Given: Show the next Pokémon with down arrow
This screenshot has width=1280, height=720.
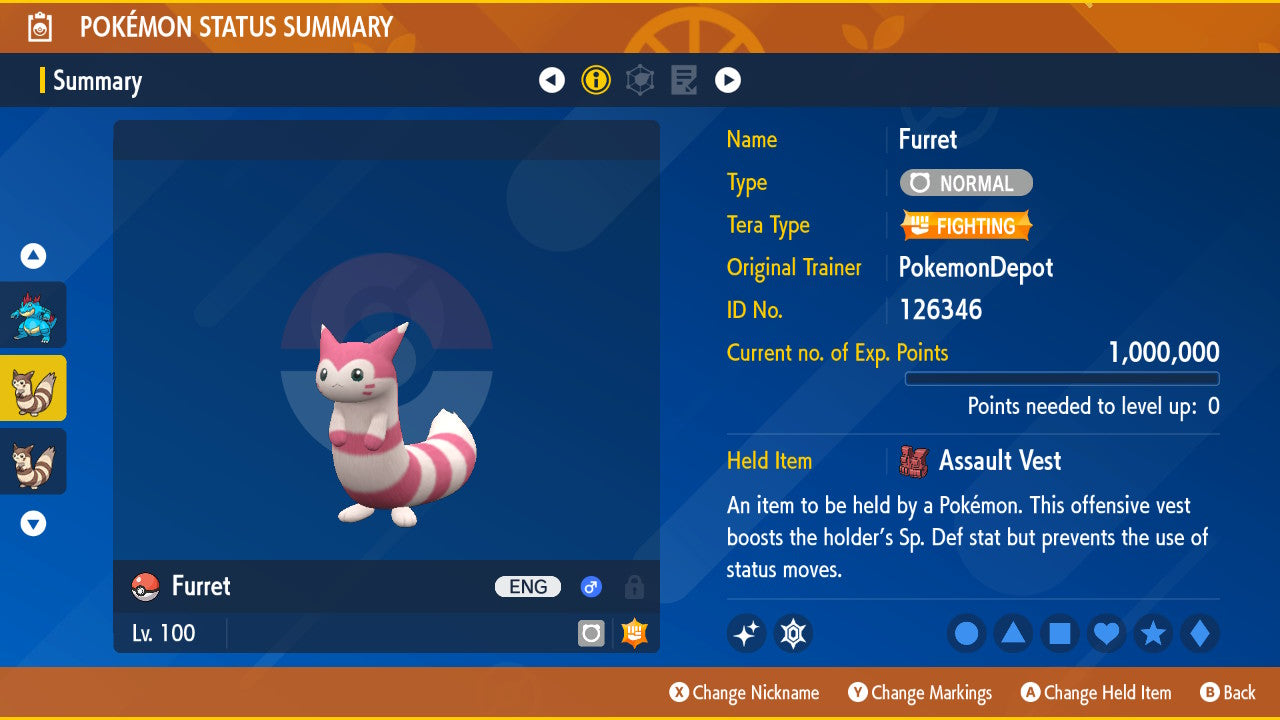Looking at the screenshot, I should pos(33,523).
